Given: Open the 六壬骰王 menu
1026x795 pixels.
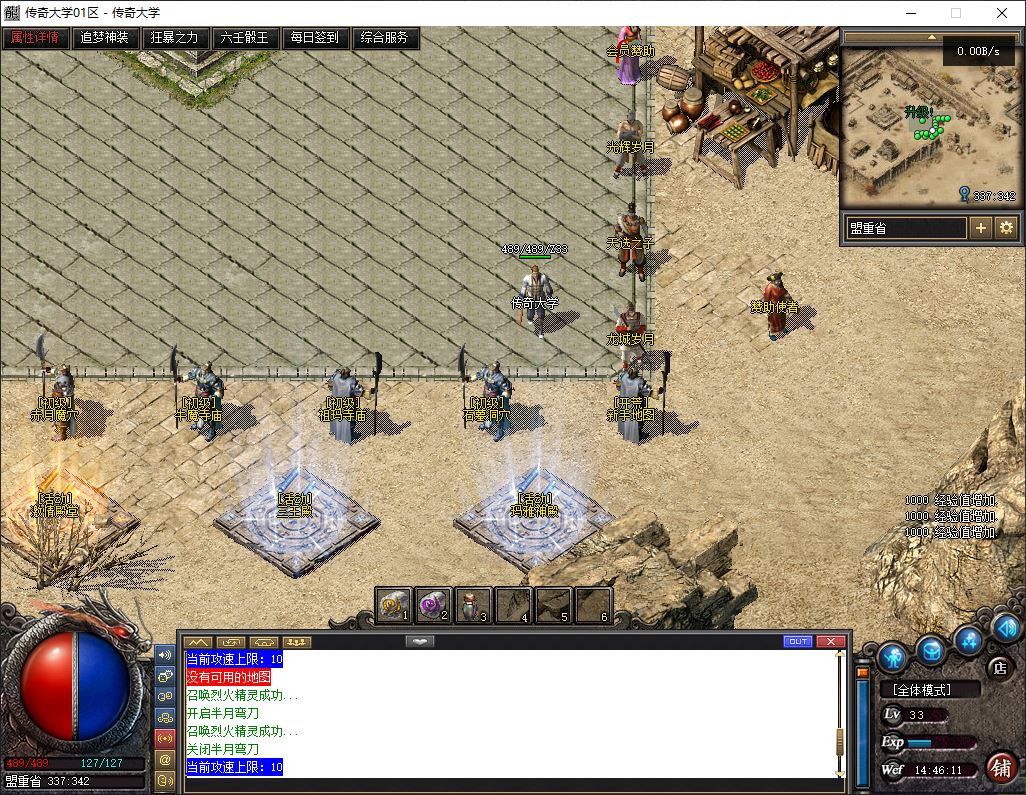Looking at the screenshot, I should [245, 38].
